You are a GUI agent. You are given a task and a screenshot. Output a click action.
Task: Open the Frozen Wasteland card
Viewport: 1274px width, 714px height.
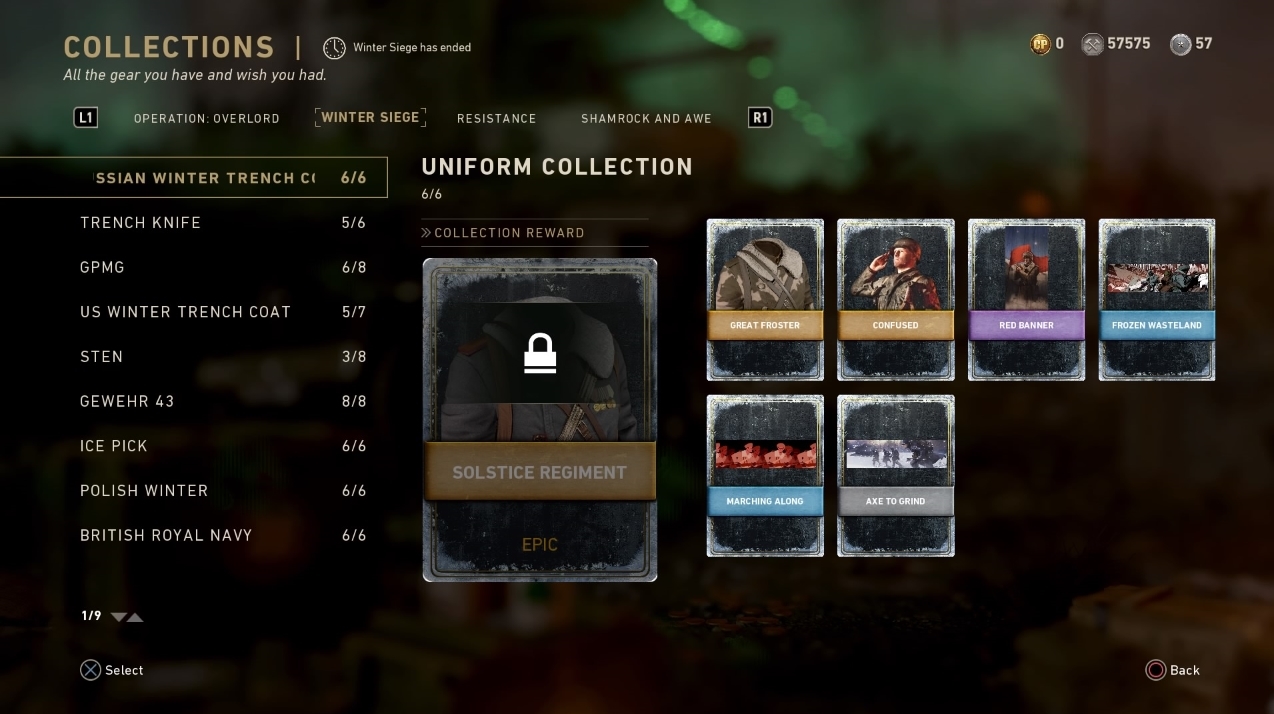click(1156, 300)
